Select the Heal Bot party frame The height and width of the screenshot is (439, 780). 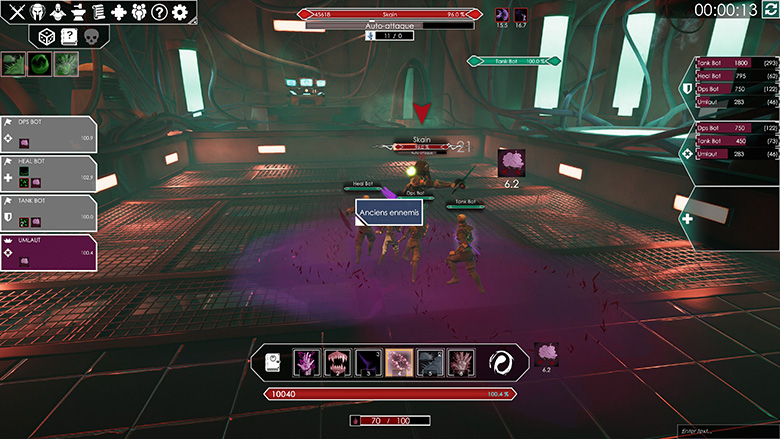[49, 173]
